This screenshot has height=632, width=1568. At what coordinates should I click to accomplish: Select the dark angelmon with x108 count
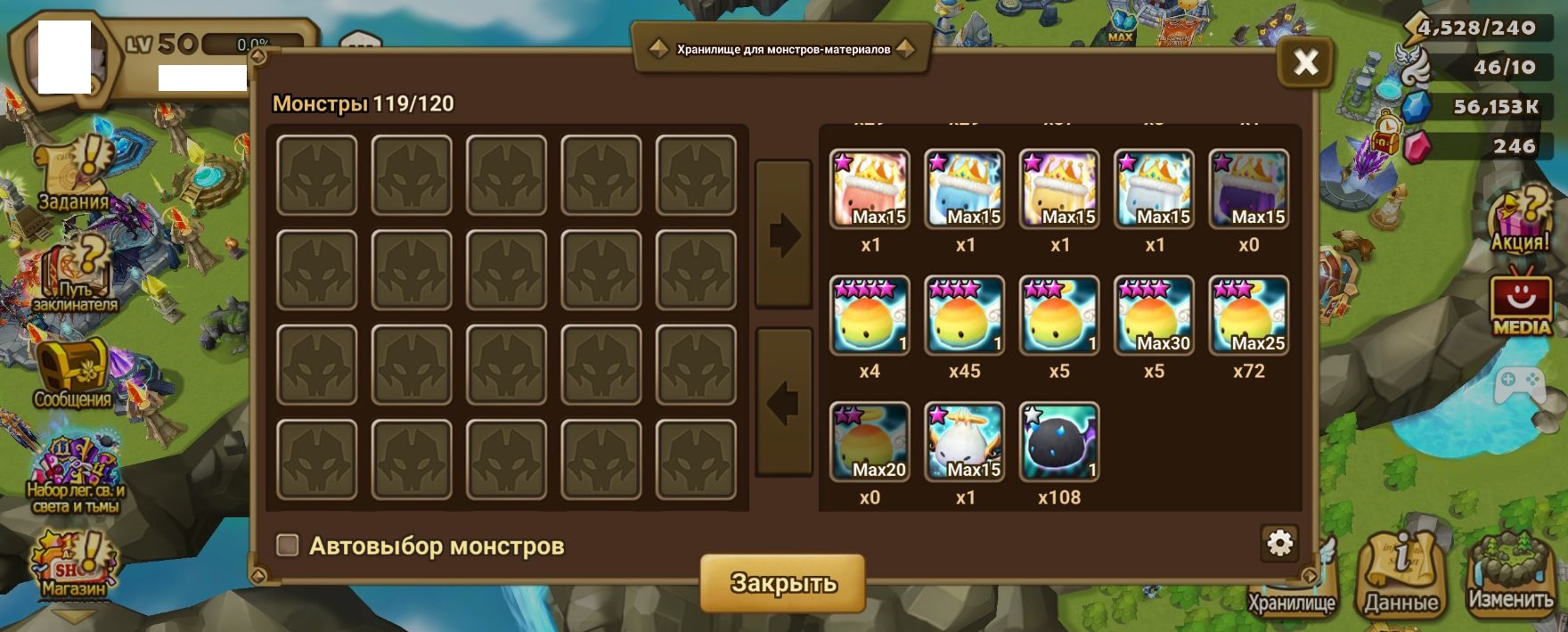pyautogui.click(x=1059, y=442)
